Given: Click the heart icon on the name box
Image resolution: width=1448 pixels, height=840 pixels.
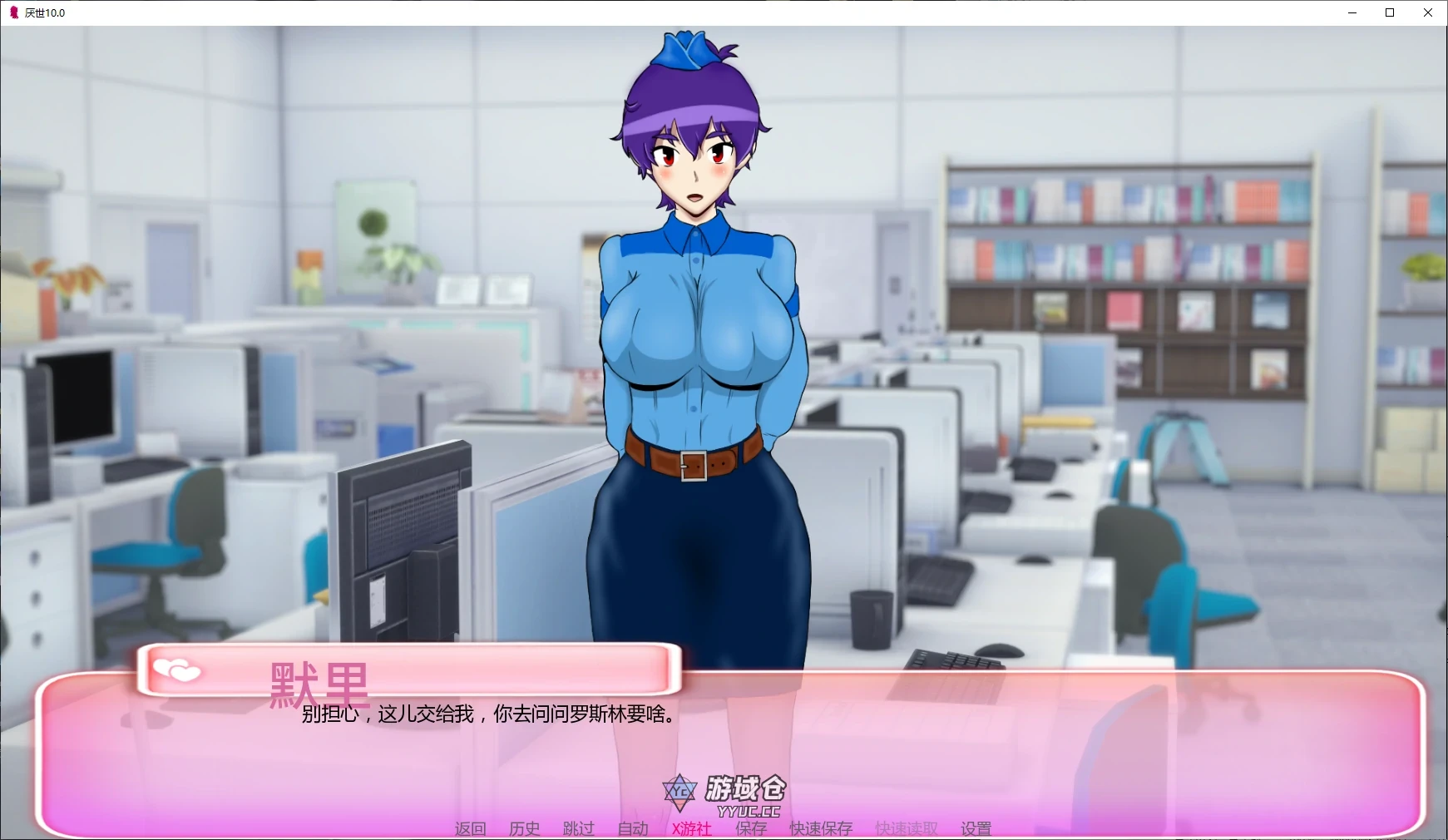Looking at the screenshot, I should coord(177,670).
